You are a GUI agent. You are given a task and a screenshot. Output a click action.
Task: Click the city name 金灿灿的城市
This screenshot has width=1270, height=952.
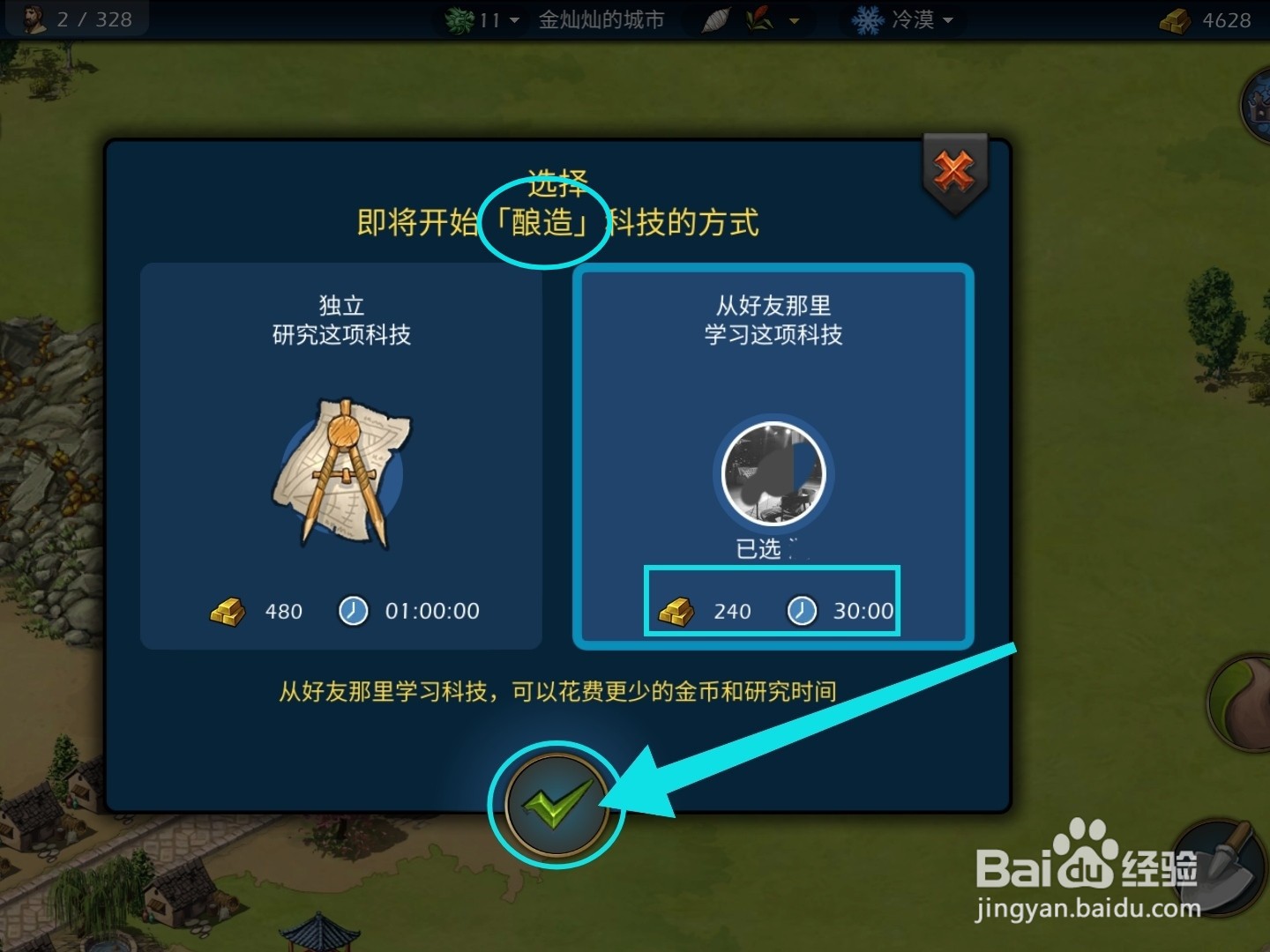point(600,20)
